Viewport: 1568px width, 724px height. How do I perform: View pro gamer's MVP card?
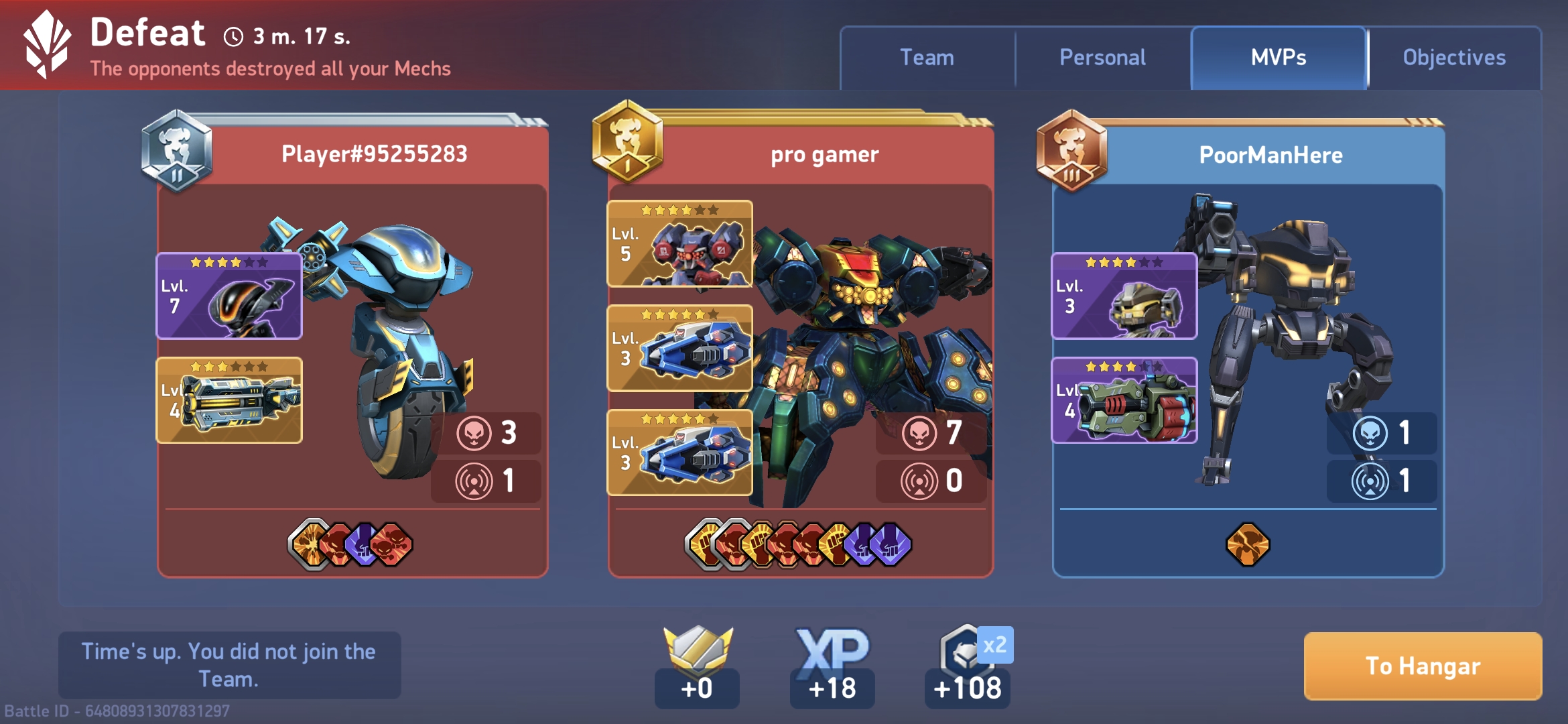[824, 155]
